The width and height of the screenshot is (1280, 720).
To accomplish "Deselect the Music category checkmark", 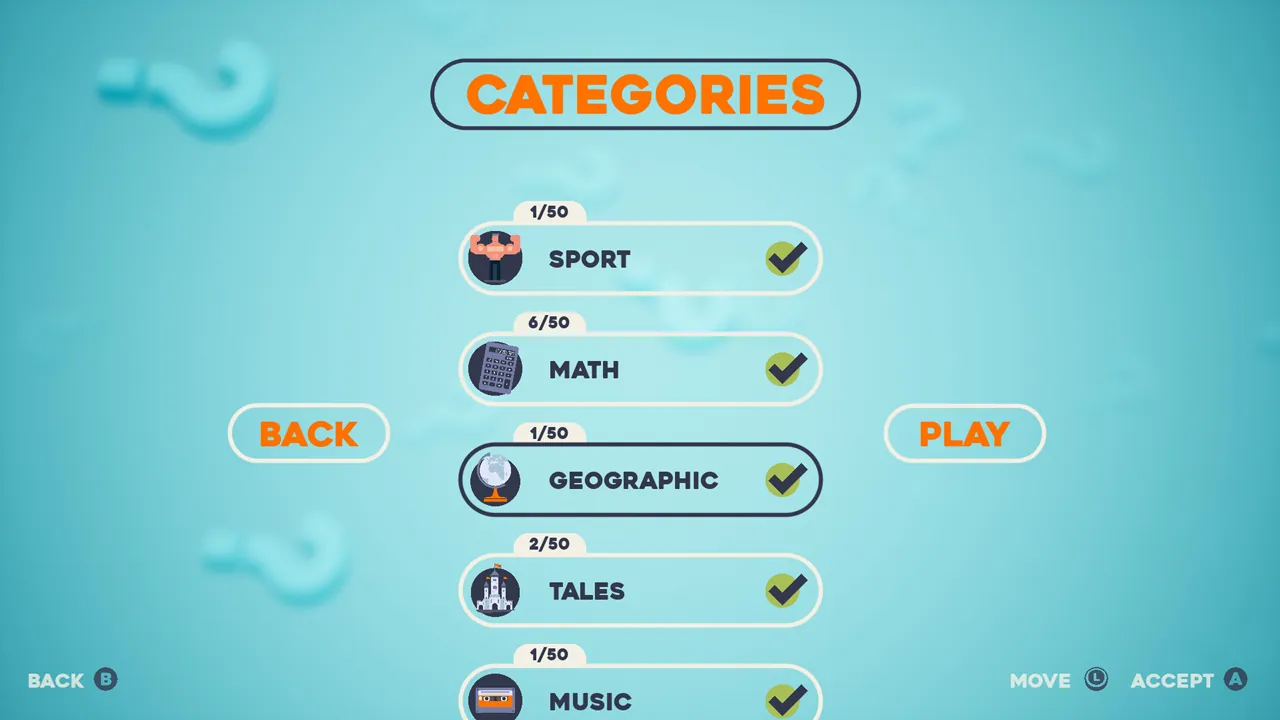I will point(787,700).
